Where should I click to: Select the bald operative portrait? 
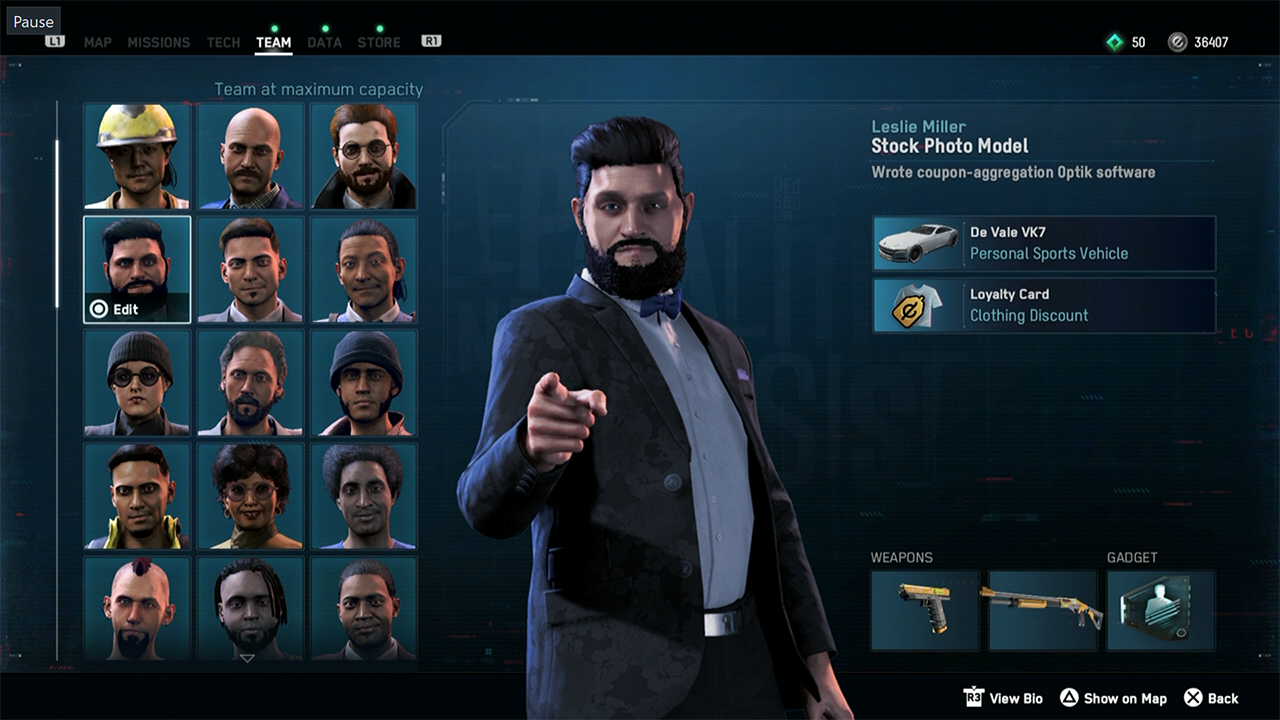click(x=250, y=156)
